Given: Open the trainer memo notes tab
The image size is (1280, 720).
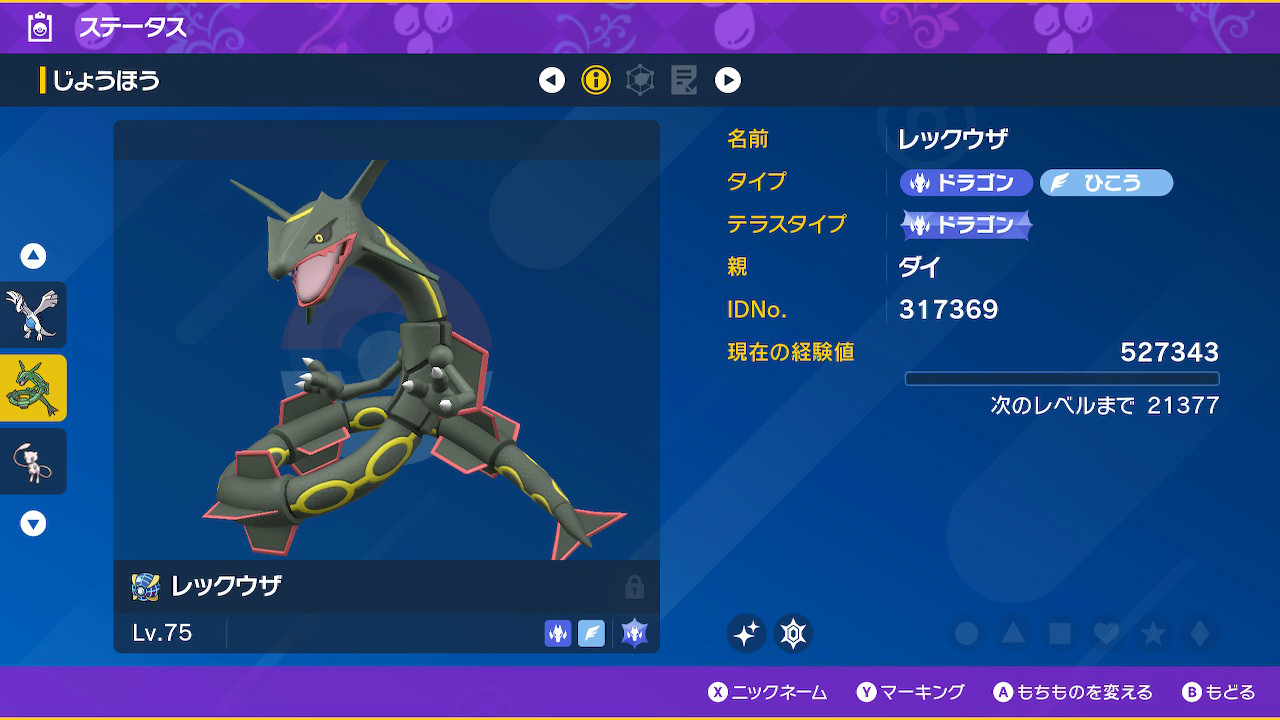Looking at the screenshot, I should pos(684,80).
